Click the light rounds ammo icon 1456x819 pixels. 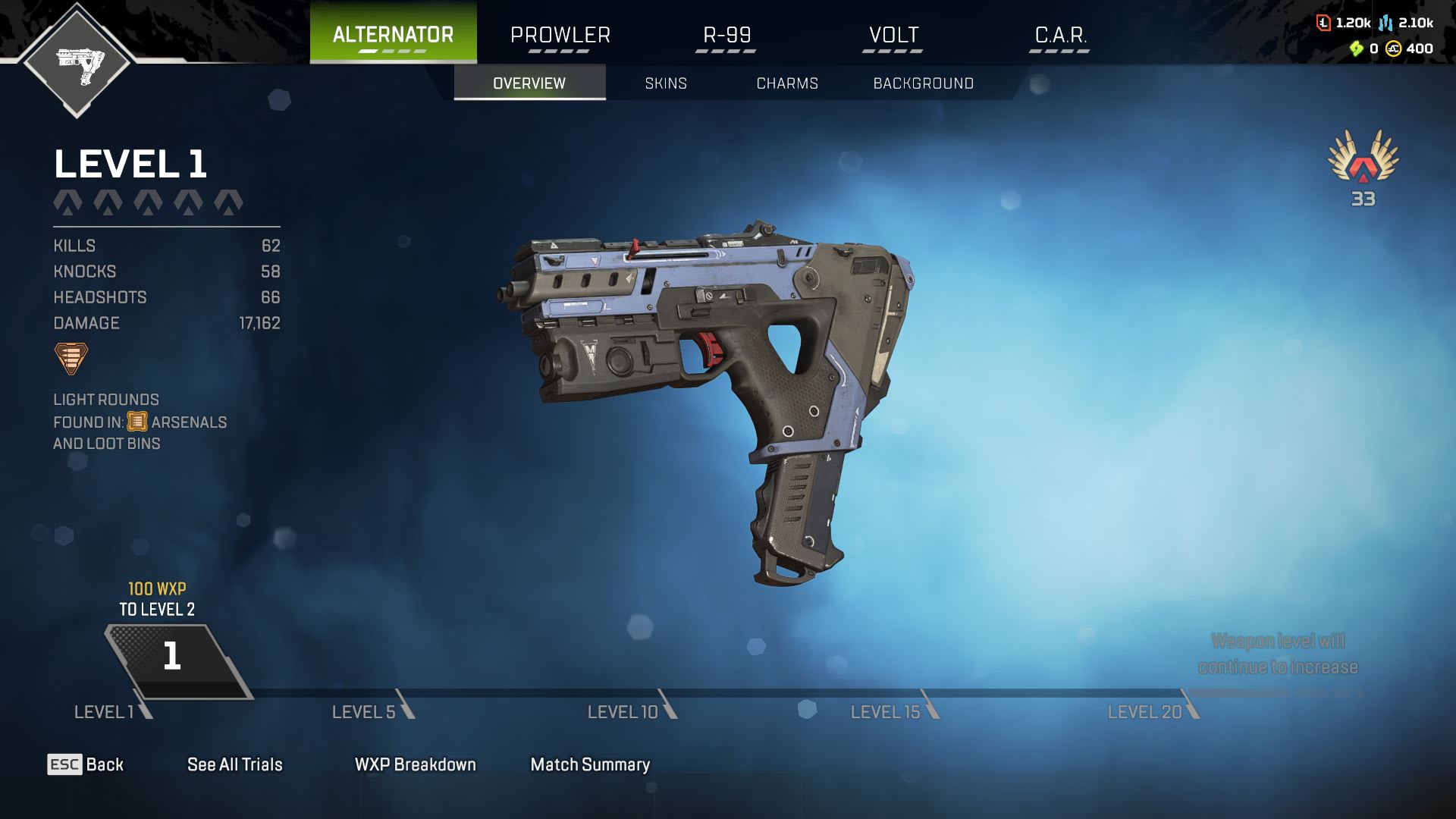(71, 358)
